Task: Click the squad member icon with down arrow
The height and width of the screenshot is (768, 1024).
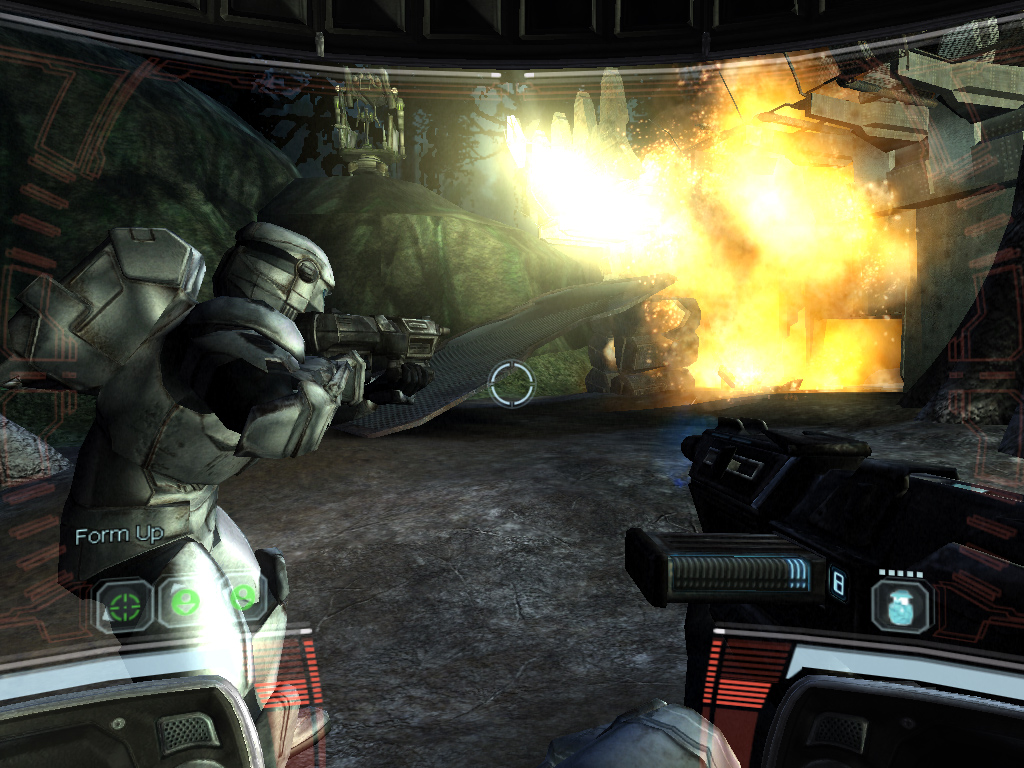Action: click(x=184, y=603)
